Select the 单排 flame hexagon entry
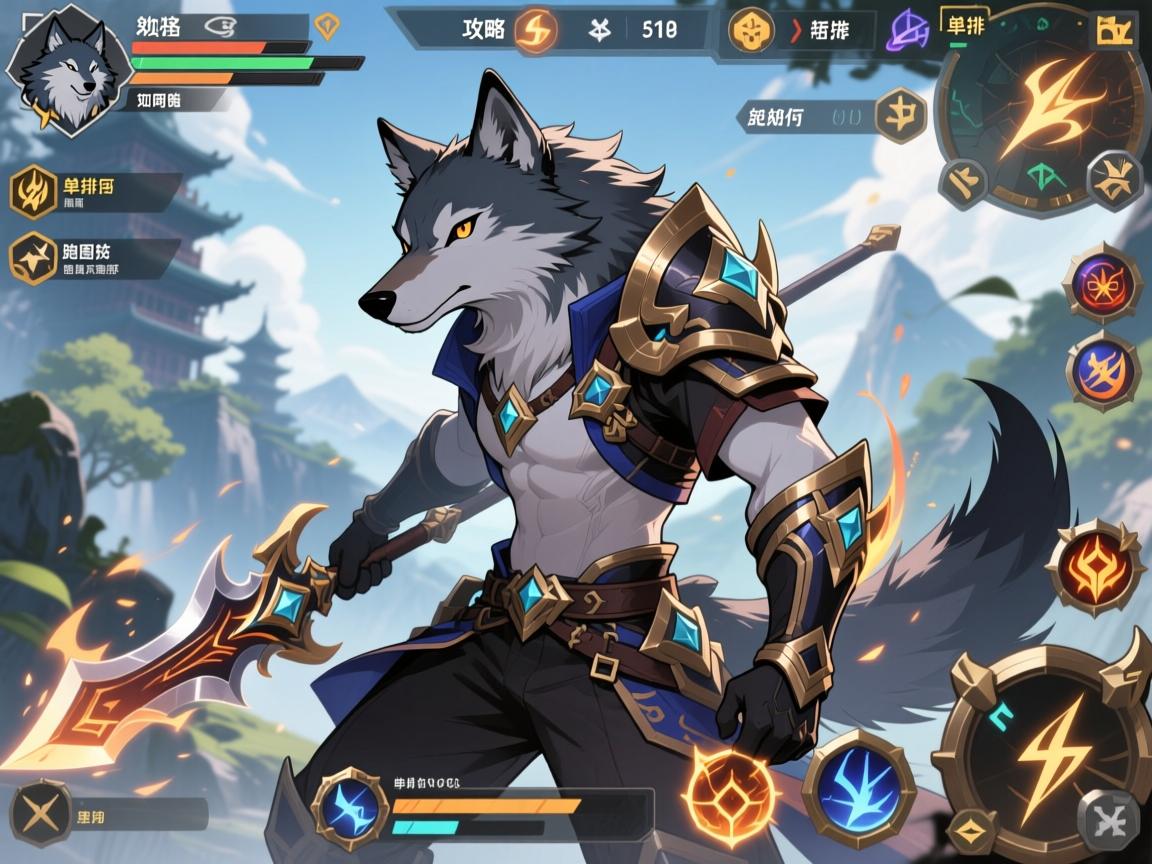 34,191
